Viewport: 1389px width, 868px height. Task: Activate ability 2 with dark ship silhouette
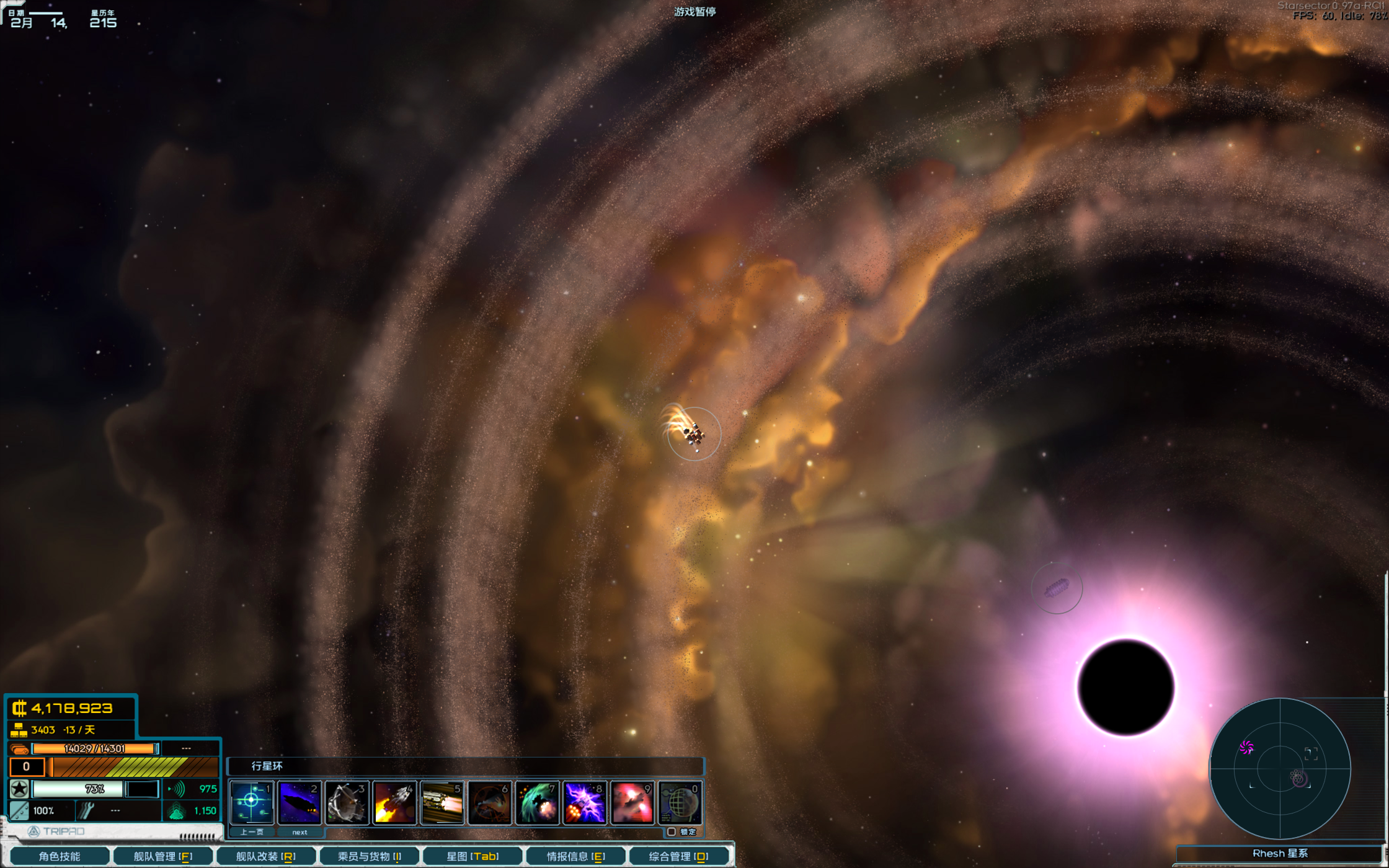coord(299,802)
